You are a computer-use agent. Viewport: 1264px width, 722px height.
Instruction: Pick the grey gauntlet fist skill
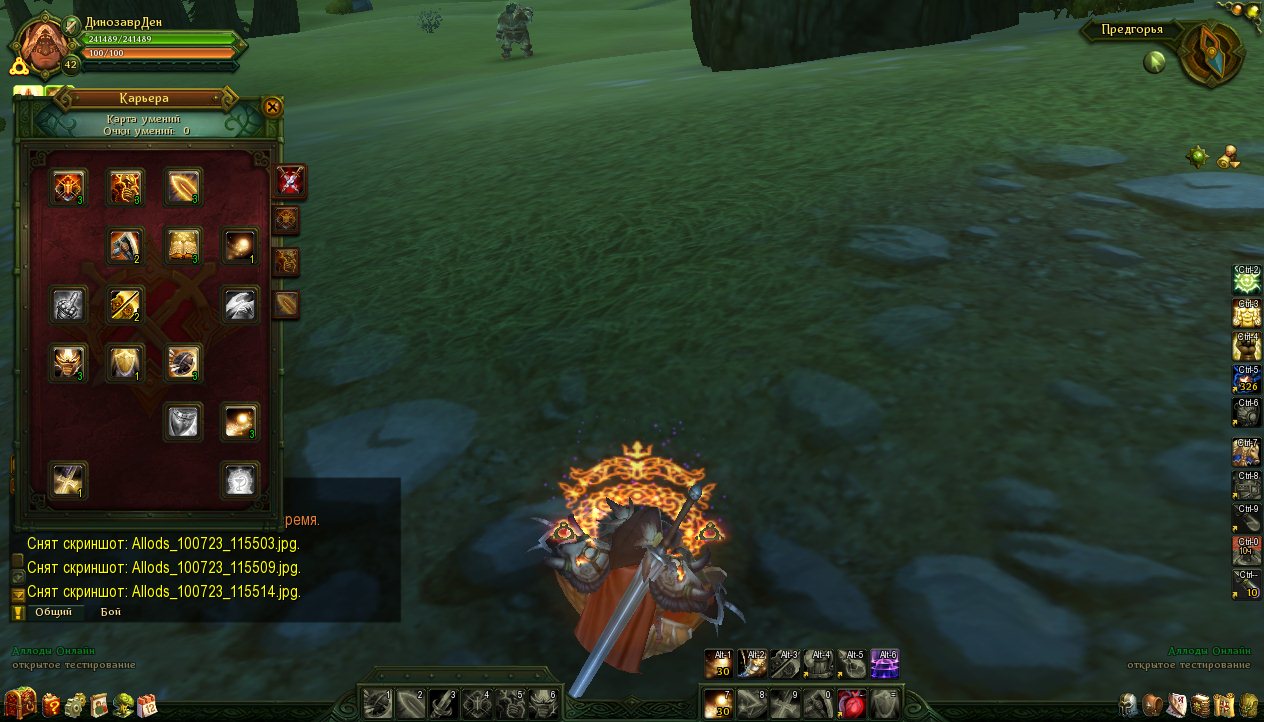(69, 305)
